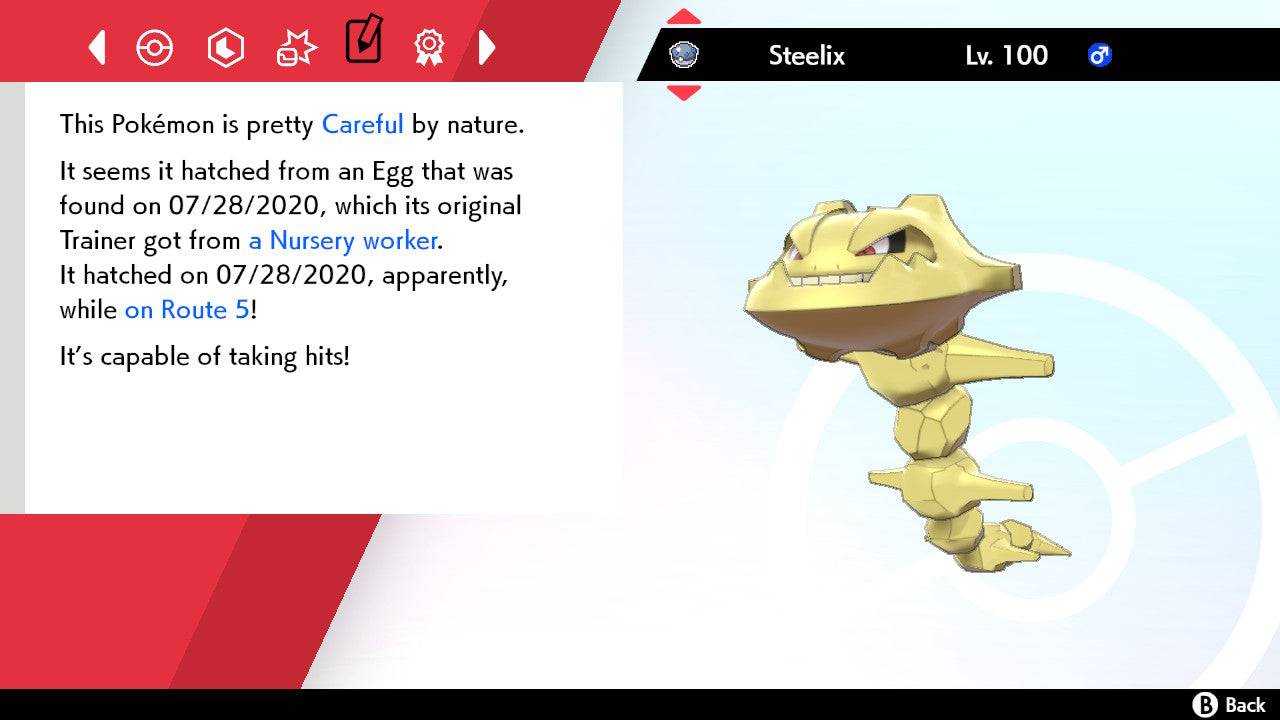Select the stats hexagon tab icon

(x=226, y=47)
